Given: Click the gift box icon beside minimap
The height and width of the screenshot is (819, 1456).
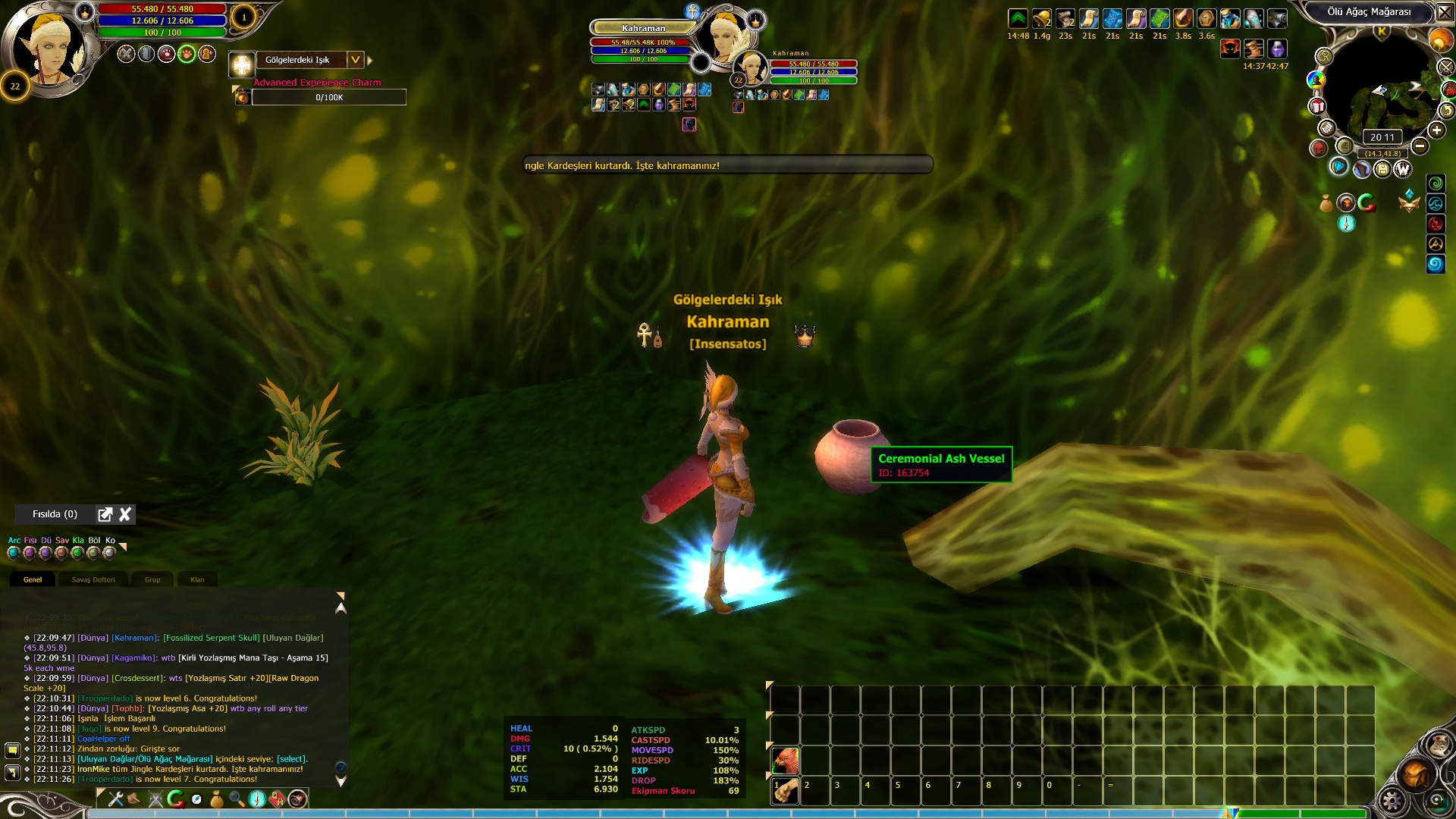Looking at the screenshot, I should click(x=1317, y=107).
